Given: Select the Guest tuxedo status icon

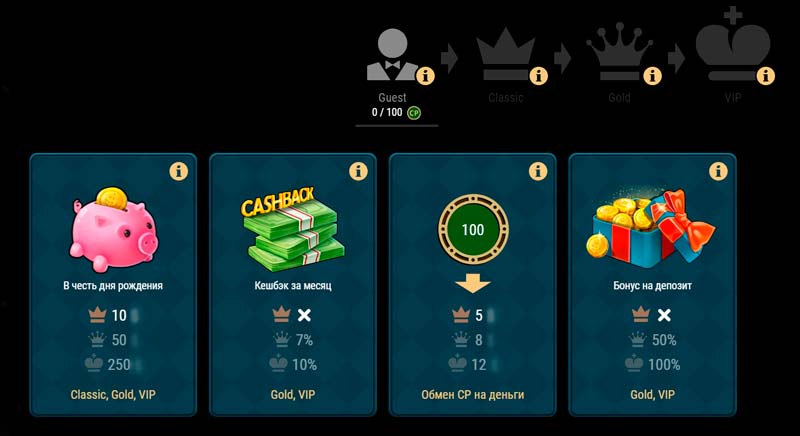Looking at the screenshot, I should 392,55.
